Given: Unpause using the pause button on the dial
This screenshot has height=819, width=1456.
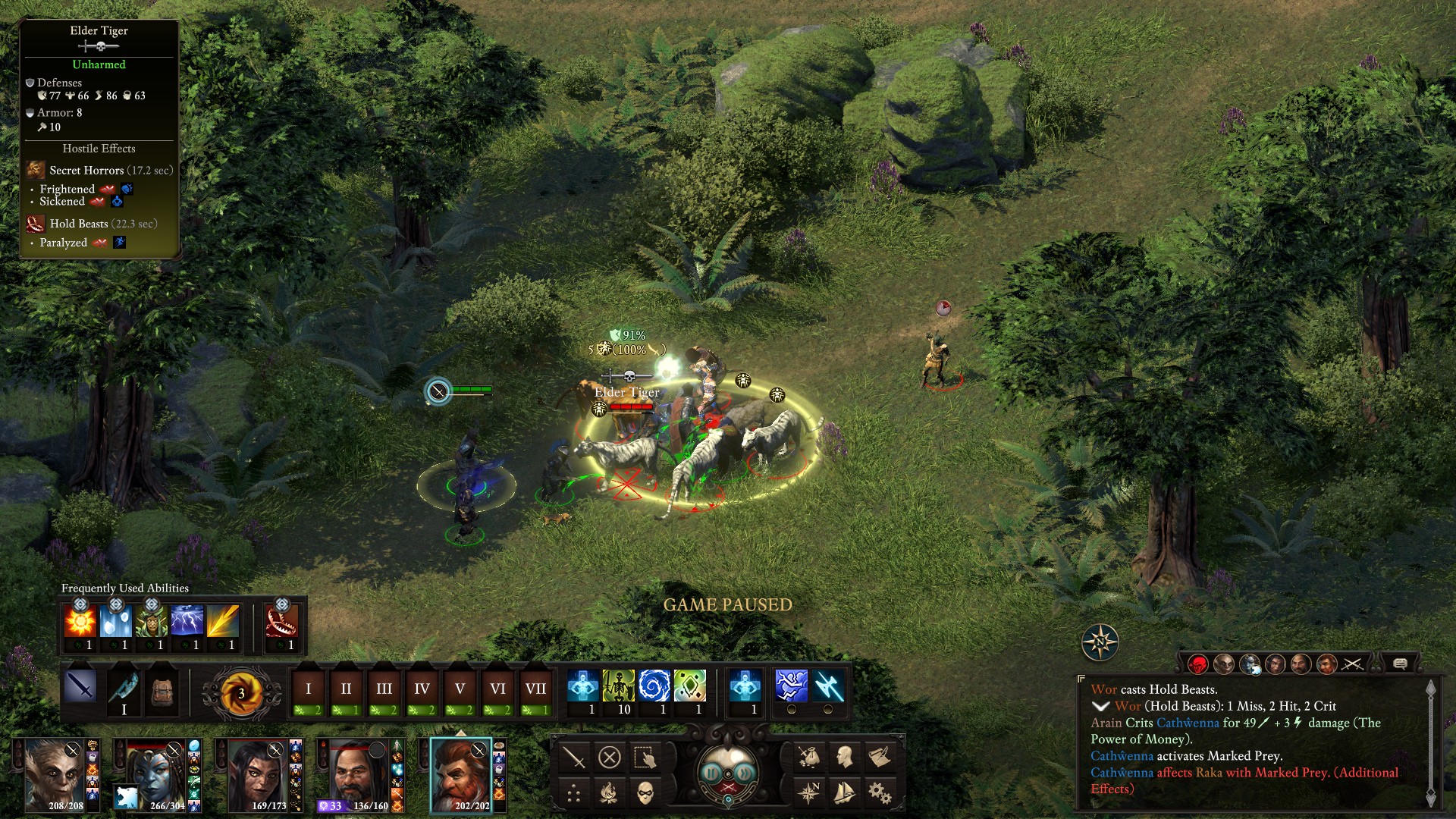Looking at the screenshot, I should [x=712, y=773].
